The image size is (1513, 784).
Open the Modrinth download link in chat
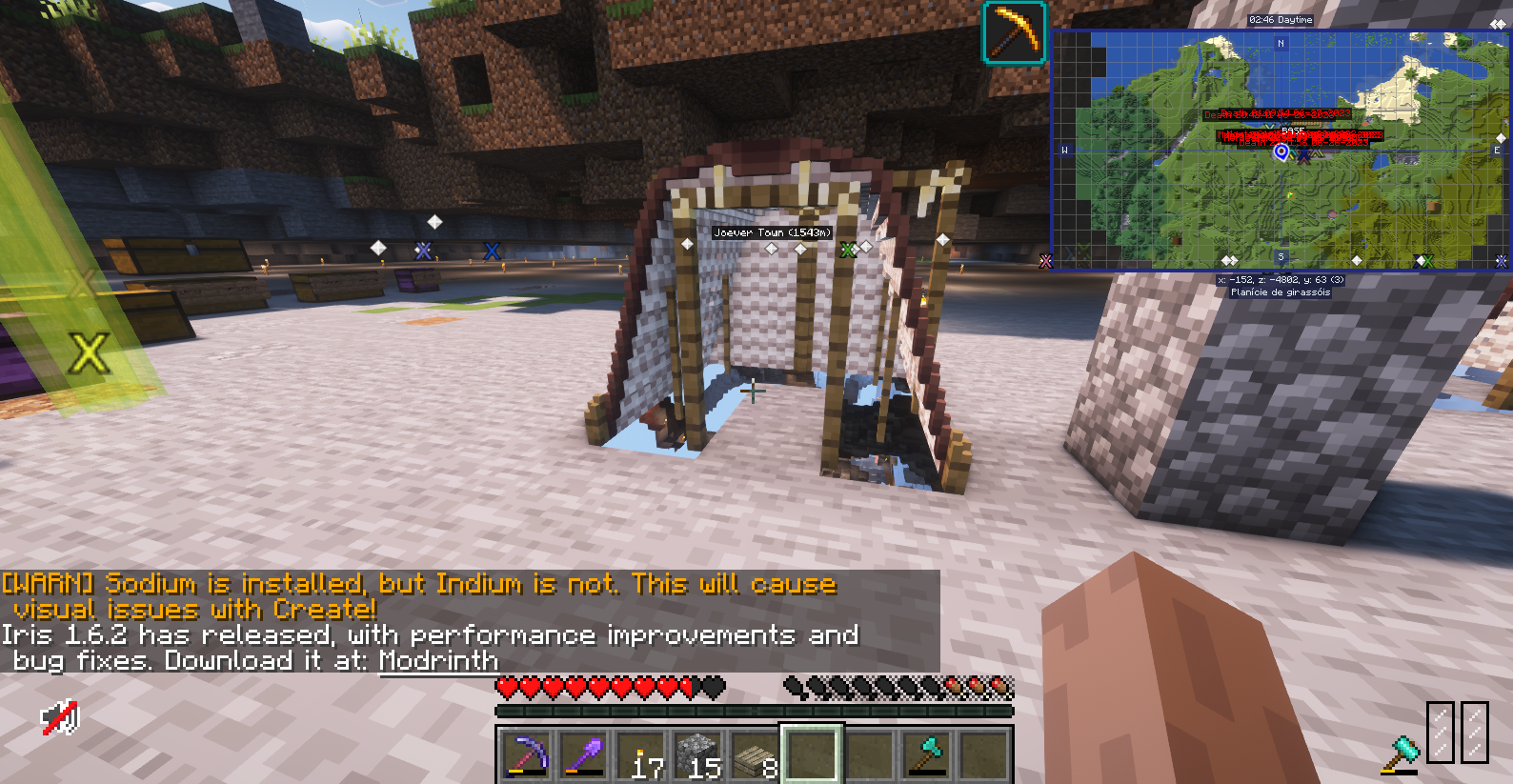click(438, 660)
